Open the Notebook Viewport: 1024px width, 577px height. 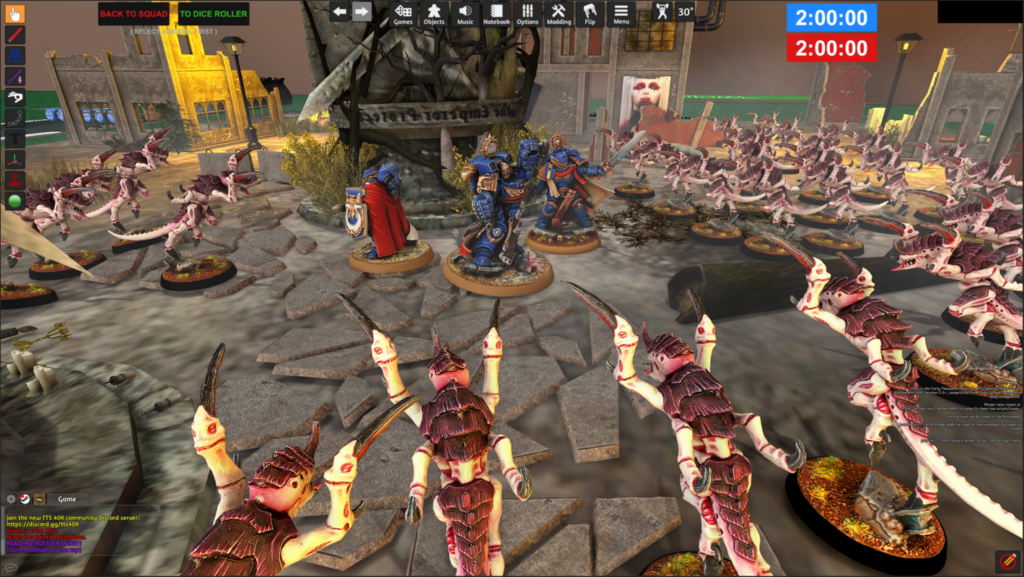(x=496, y=13)
